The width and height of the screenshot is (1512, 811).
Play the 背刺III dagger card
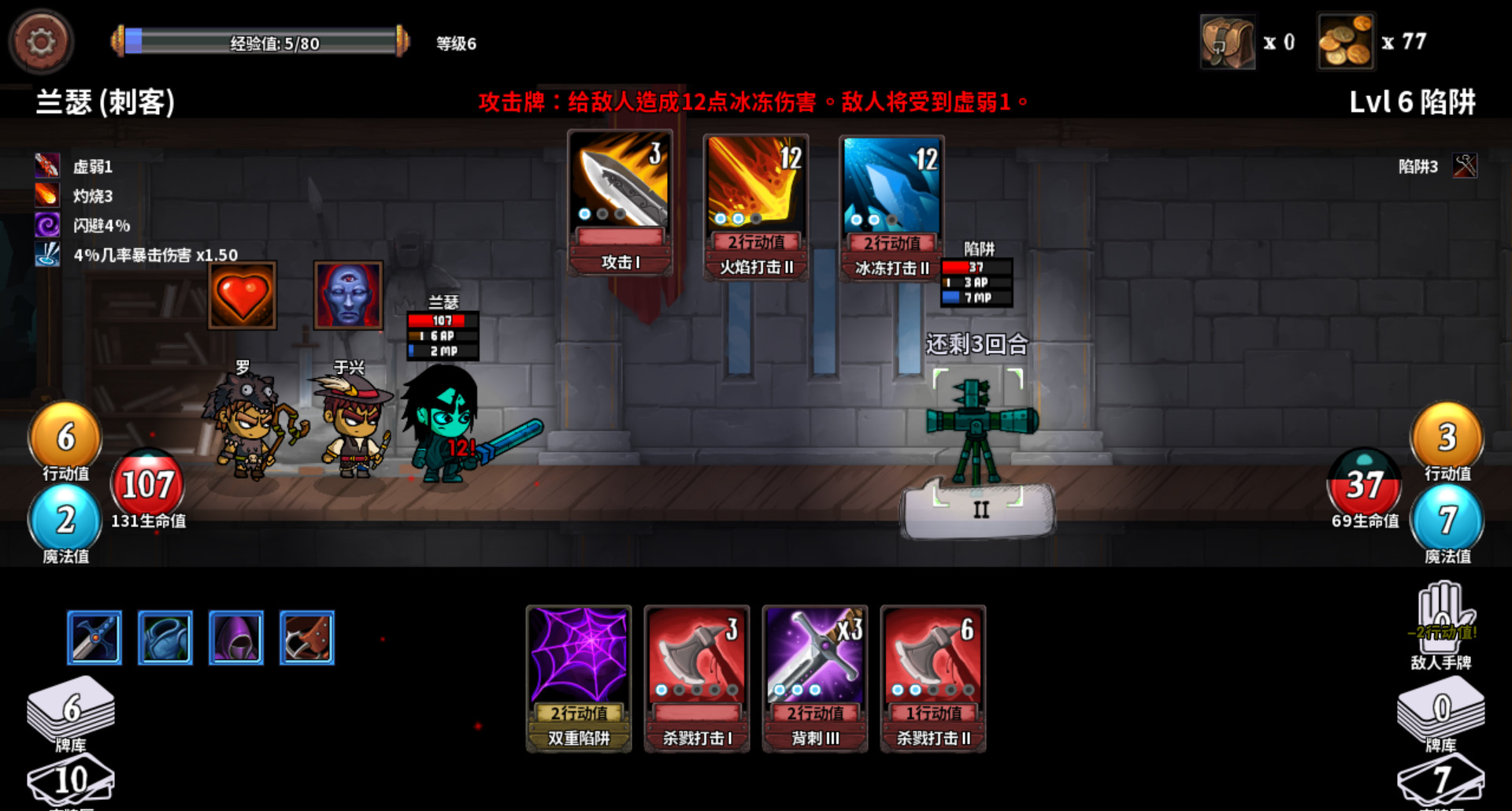click(x=815, y=679)
